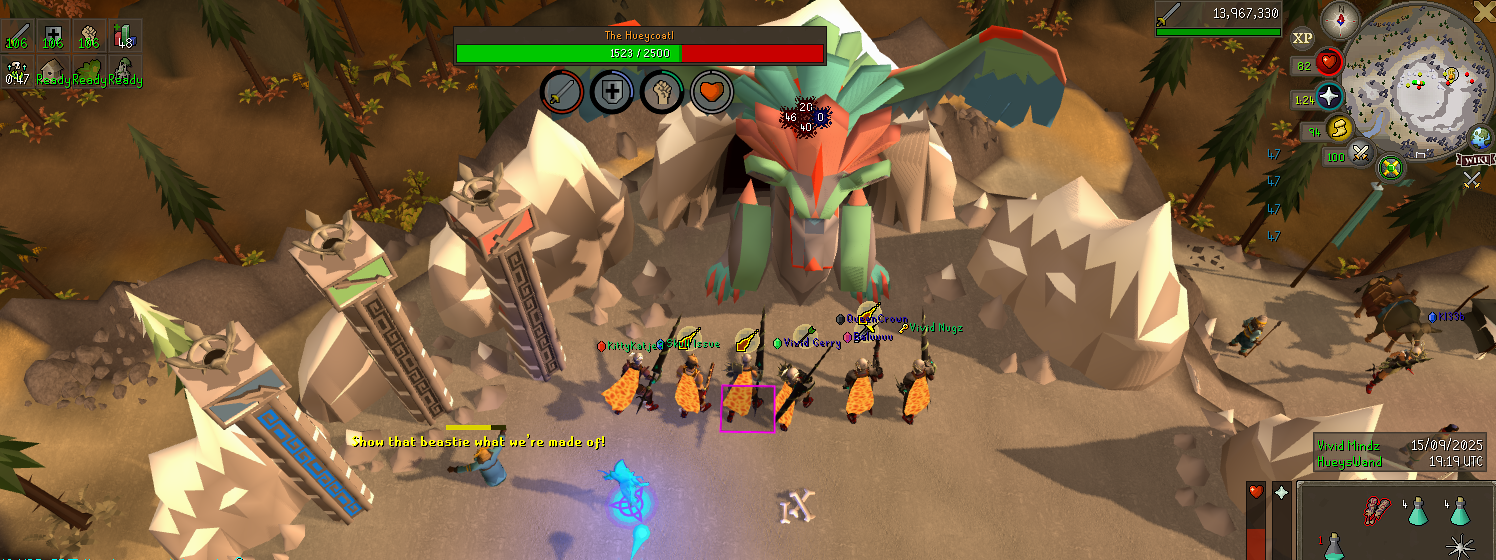Toggle run with the yellow boot orb
This screenshot has width=1496, height=560.
pos(1339,128)
